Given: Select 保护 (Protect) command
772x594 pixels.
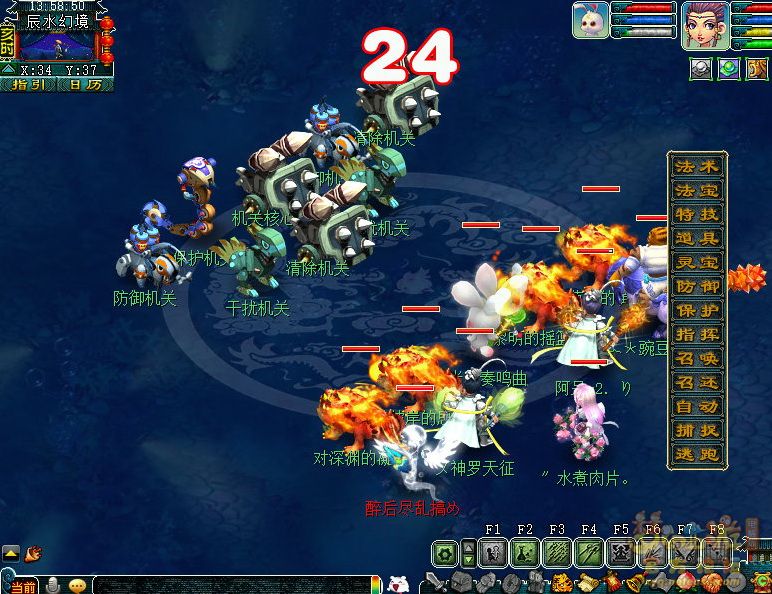Looking at the screenshot, I should click(697, 310).
